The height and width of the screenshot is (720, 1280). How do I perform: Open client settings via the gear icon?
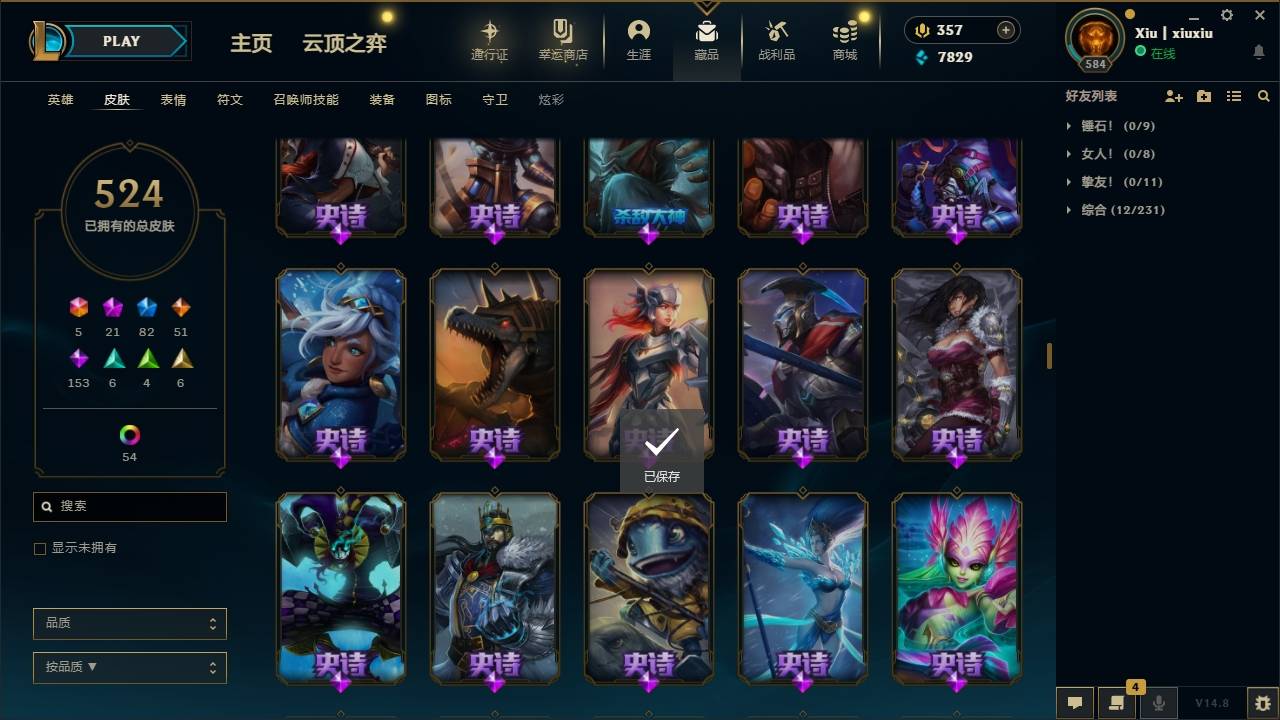coord(1225,15)
